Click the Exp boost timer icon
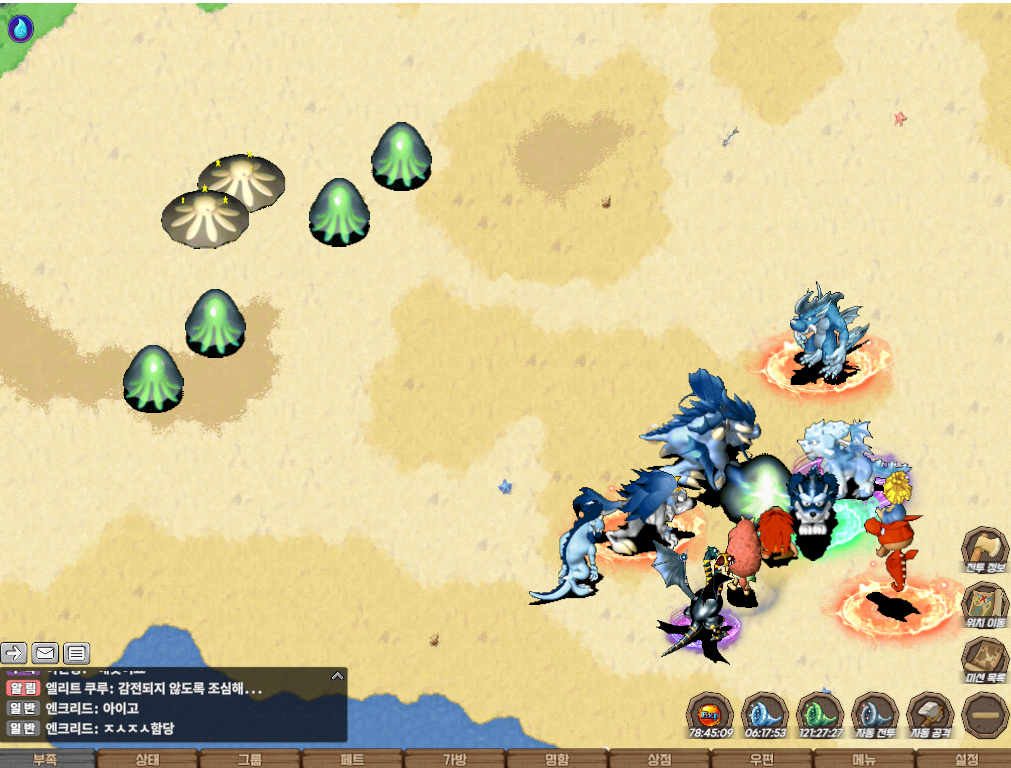This screenshot has height=768, width=1011. tap(709, 715)
